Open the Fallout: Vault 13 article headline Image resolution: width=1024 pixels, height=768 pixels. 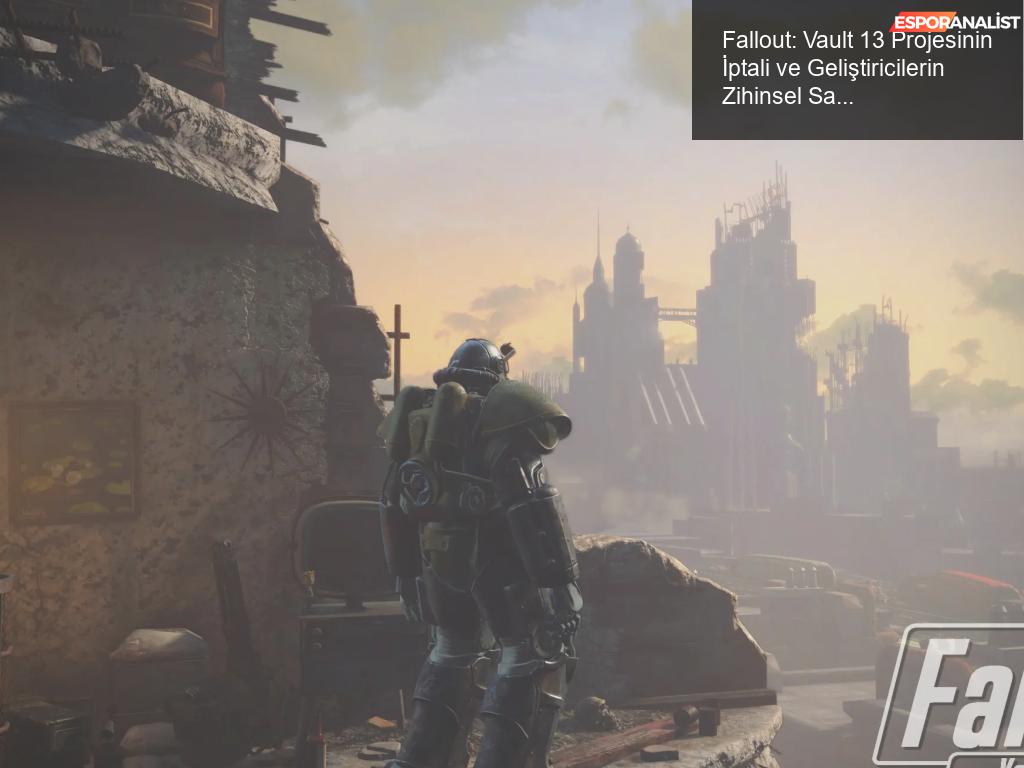[x=857, y=69]
